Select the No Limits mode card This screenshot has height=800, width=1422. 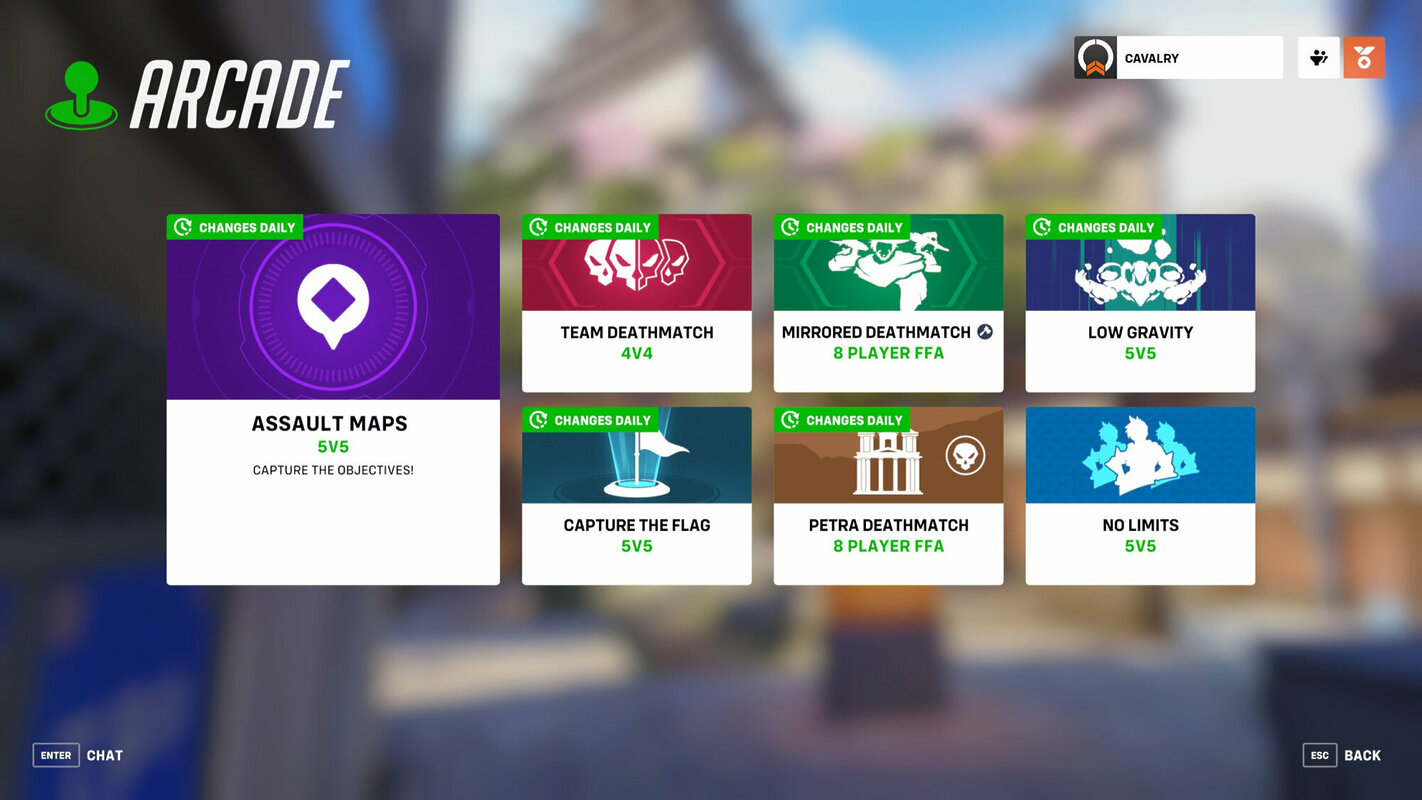[1140, 495]
